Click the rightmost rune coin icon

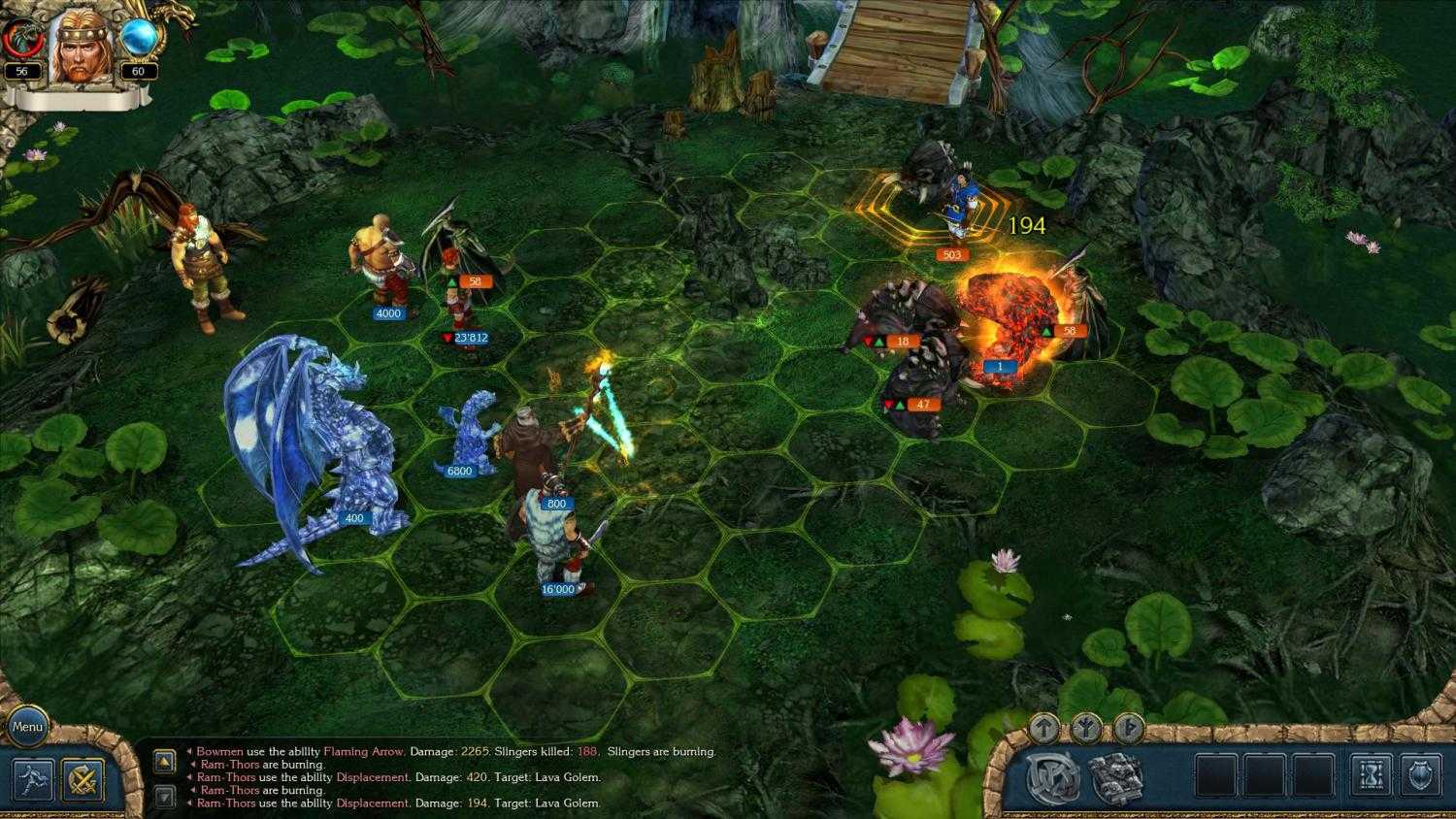click(x=1128, y=725)
